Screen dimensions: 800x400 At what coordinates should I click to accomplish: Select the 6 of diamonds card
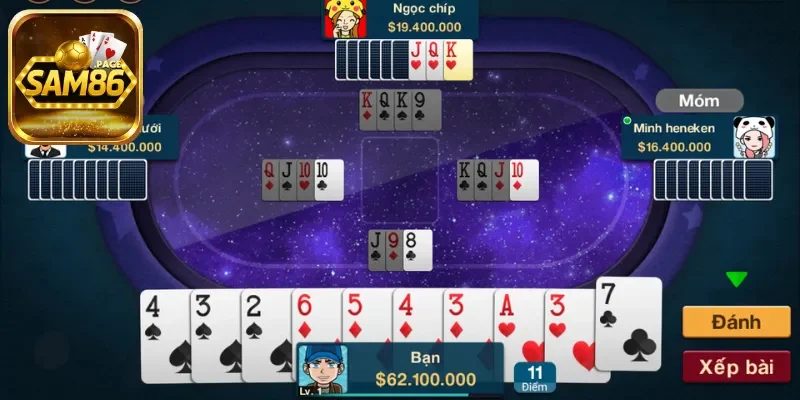pos(314,318)
